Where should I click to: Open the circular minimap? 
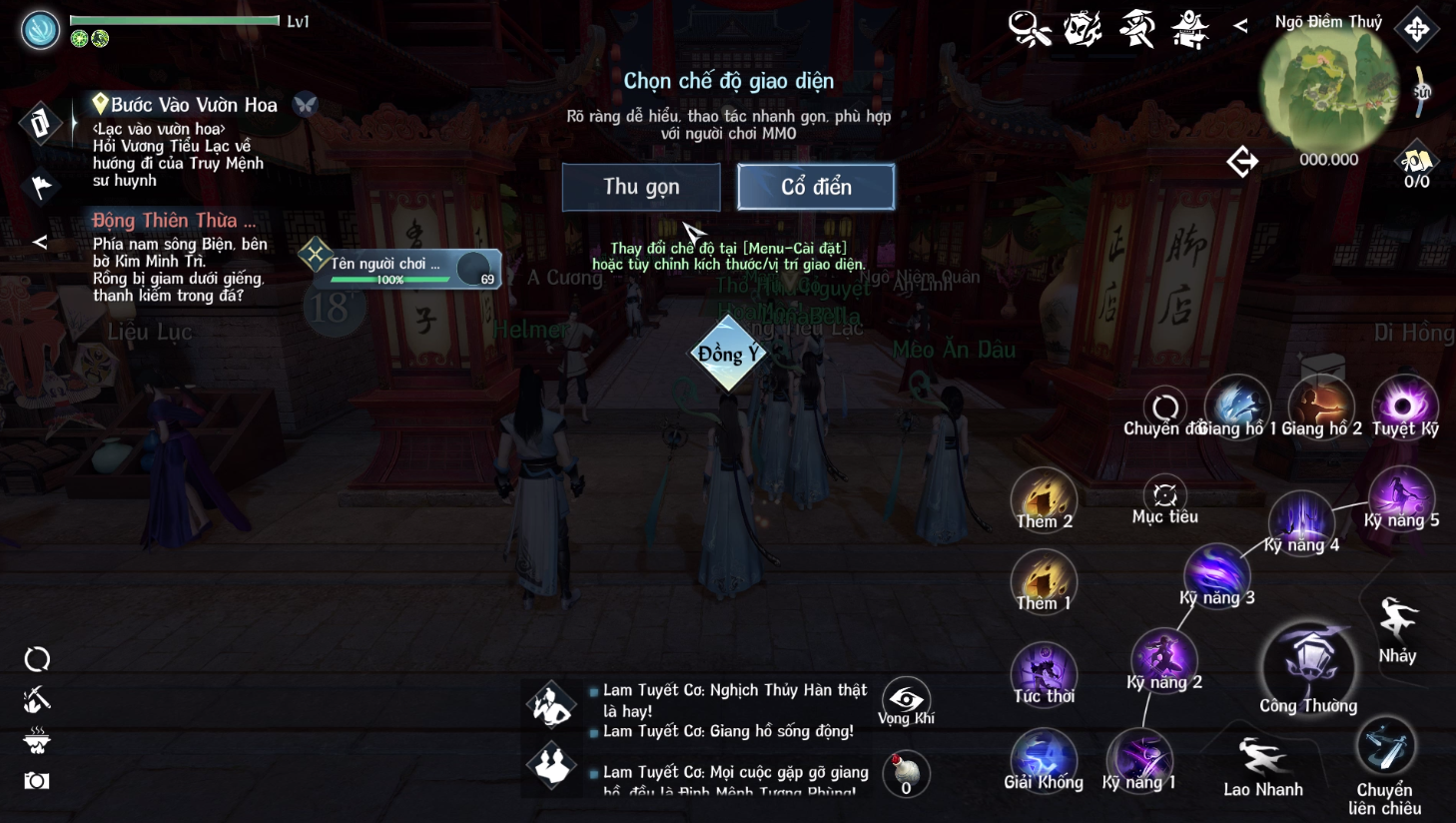click(x=1328, y=90)
